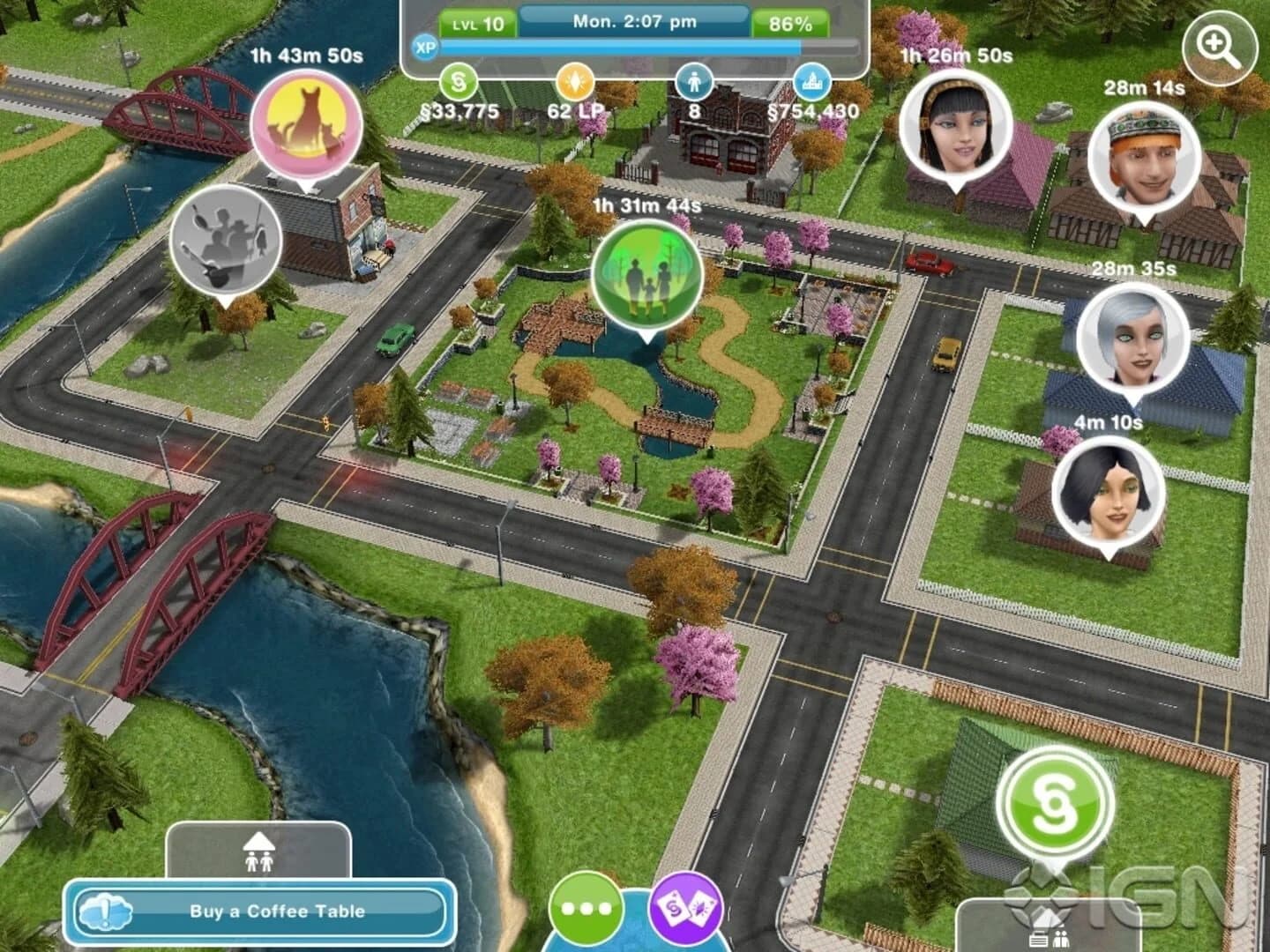
Task: Collect the Simoleon bubble over the house
Action: coord(1057,805)
